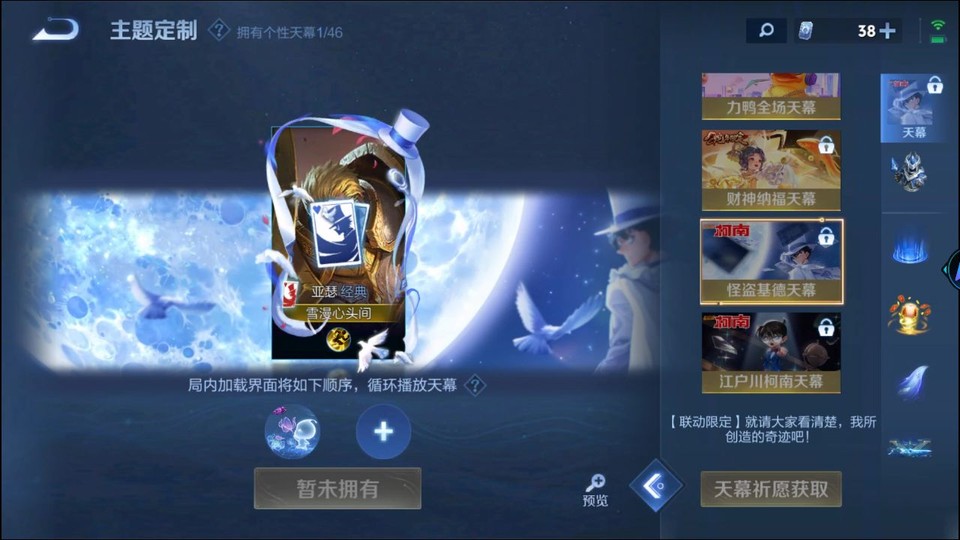Open the armored hero figure tab

pos(910,174)
